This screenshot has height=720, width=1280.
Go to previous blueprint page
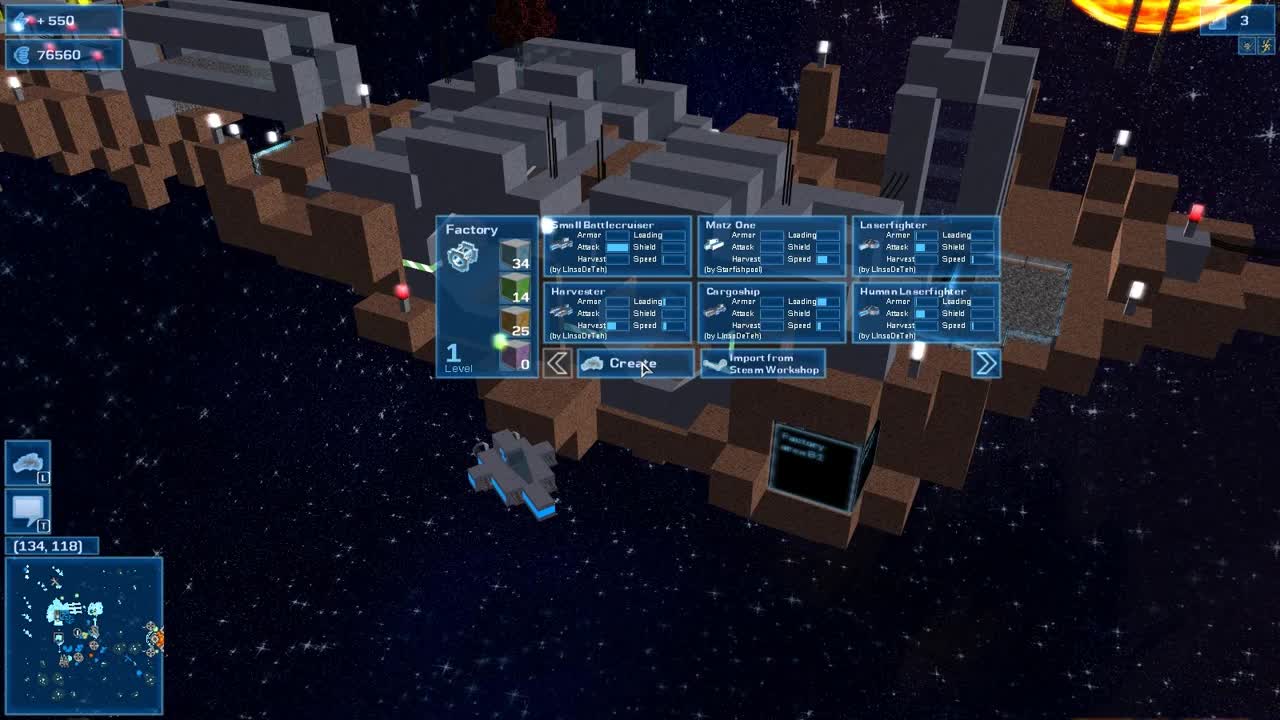[557, 363]
